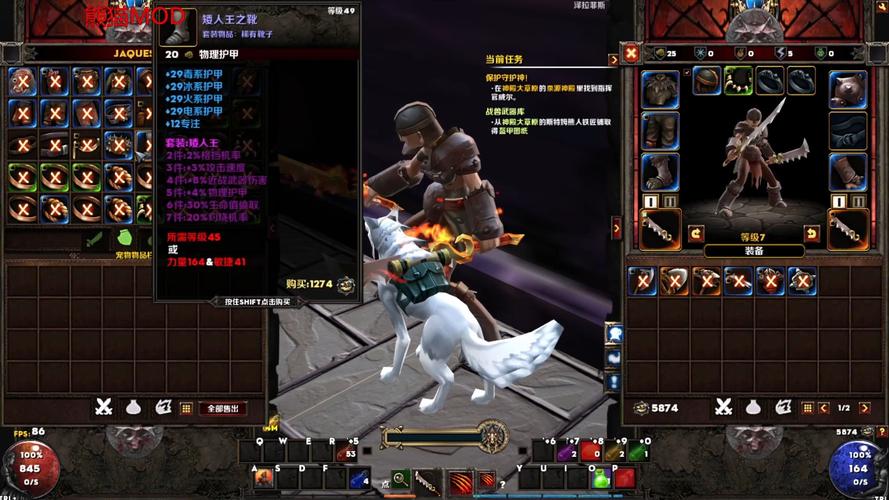
Task: Switch inventory to the potions bag tab
Action: pos(754,407)
